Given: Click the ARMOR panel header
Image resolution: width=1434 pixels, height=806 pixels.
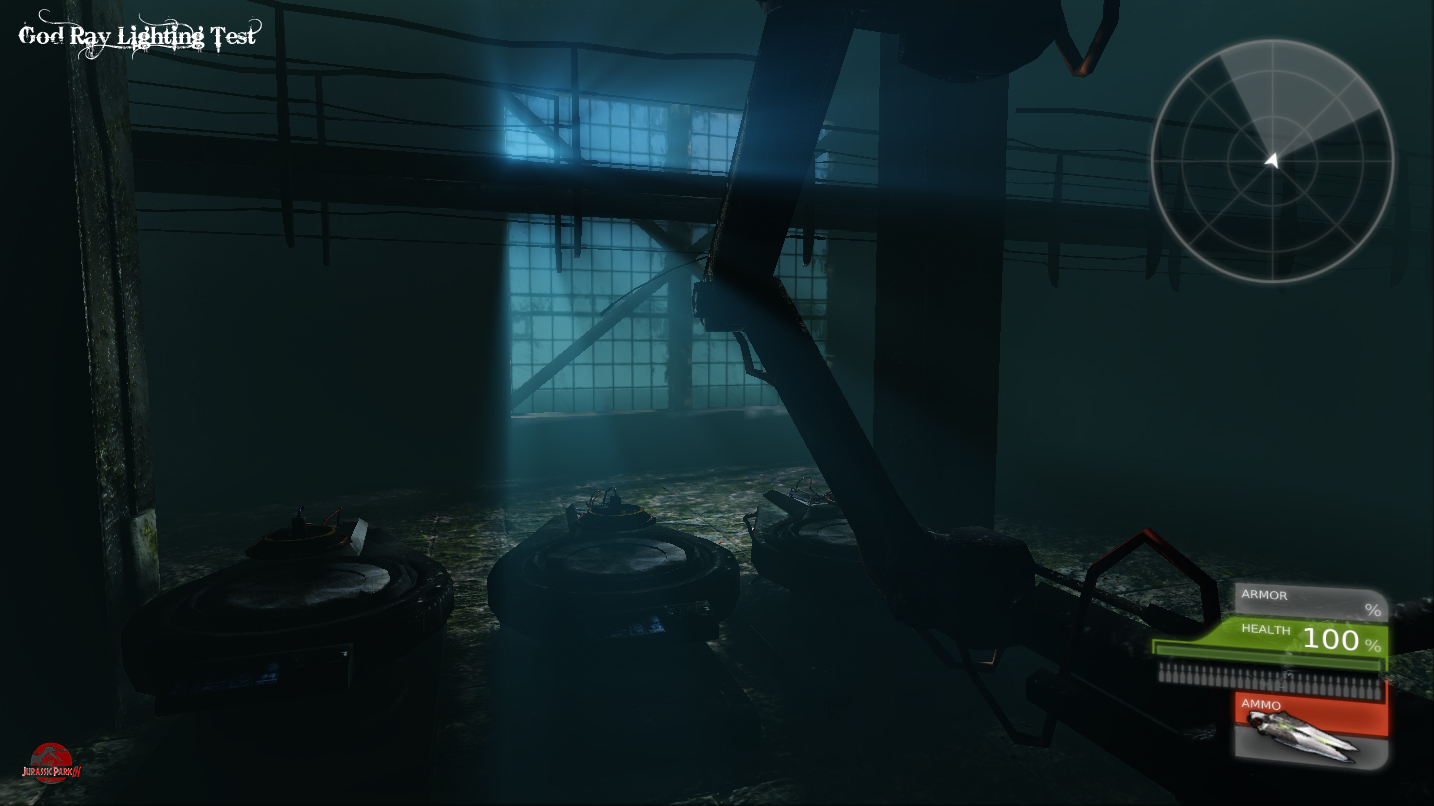Looking at the screenshot, I should tap(1267, 595).
